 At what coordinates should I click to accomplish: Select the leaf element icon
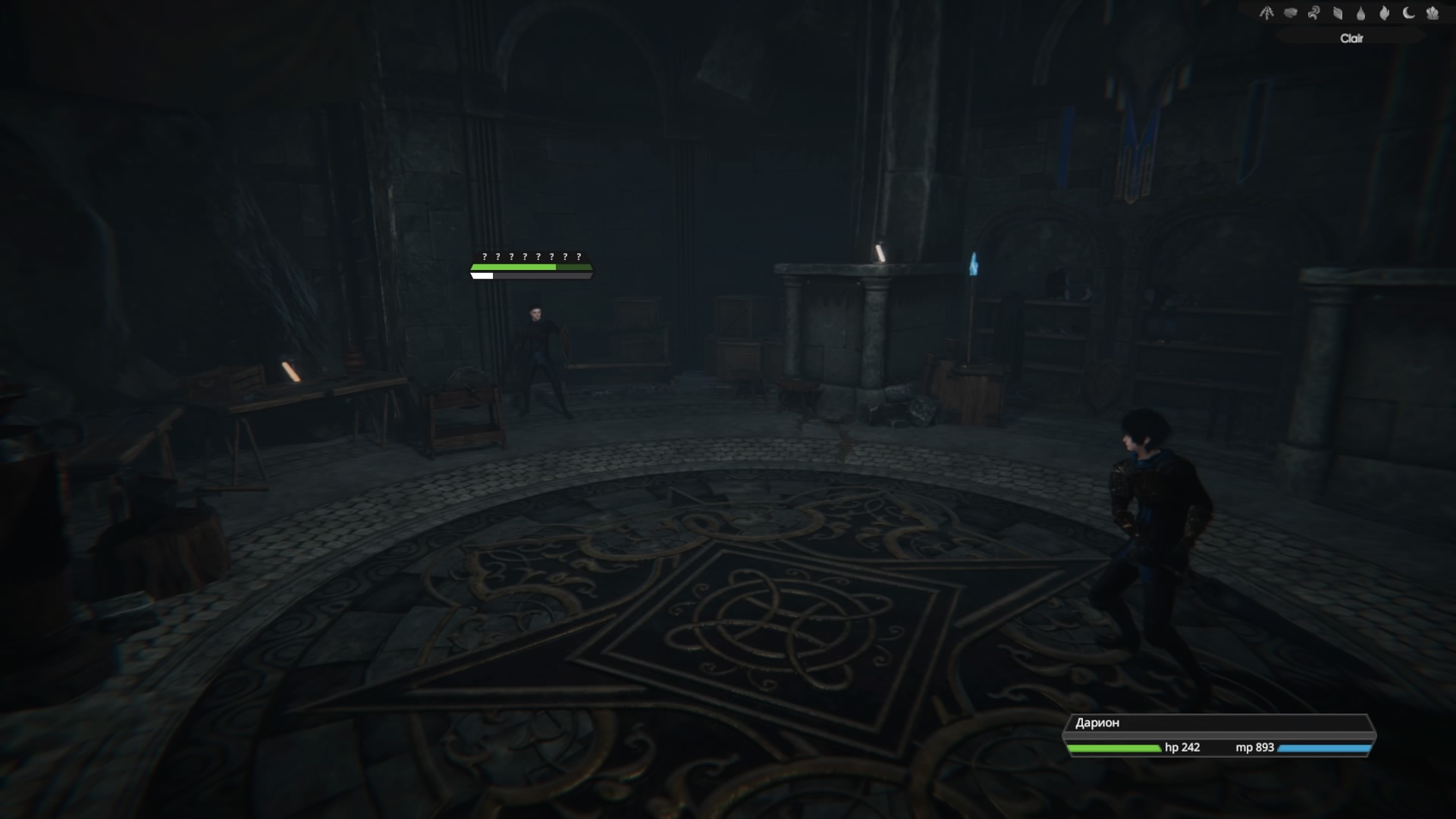pos(1338,13)
